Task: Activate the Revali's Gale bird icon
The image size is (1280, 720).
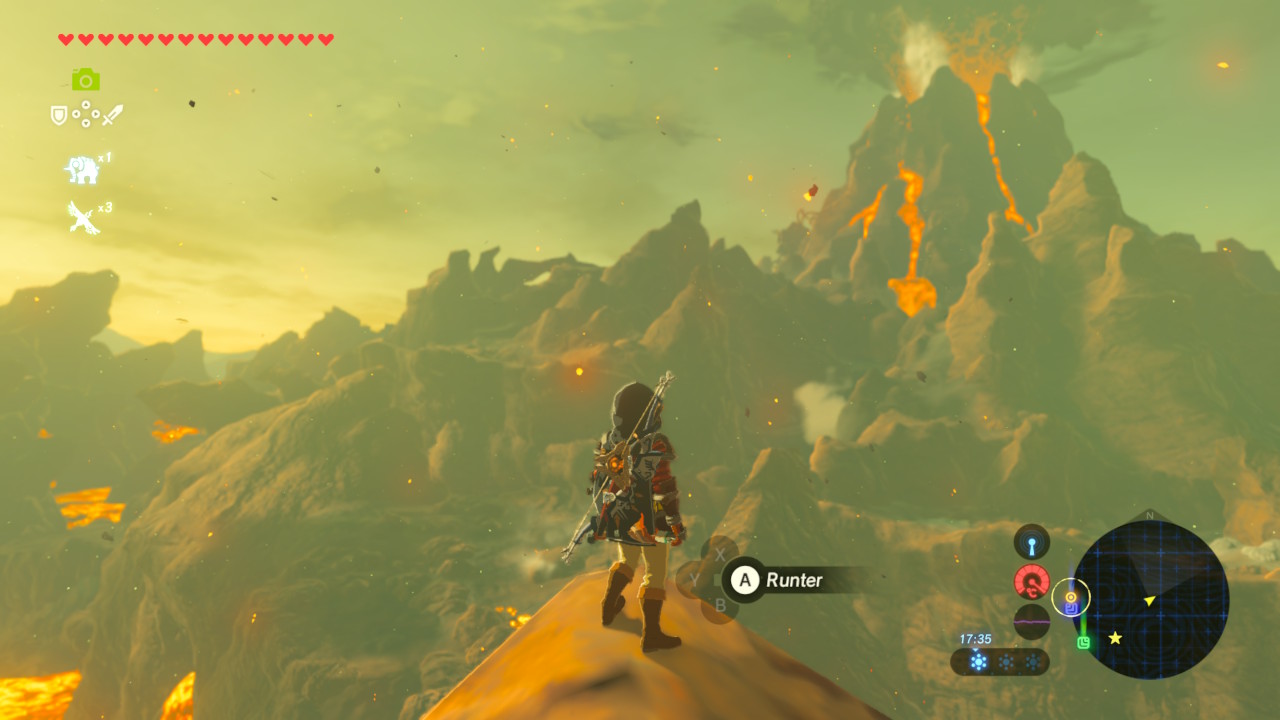Action: 82,216
